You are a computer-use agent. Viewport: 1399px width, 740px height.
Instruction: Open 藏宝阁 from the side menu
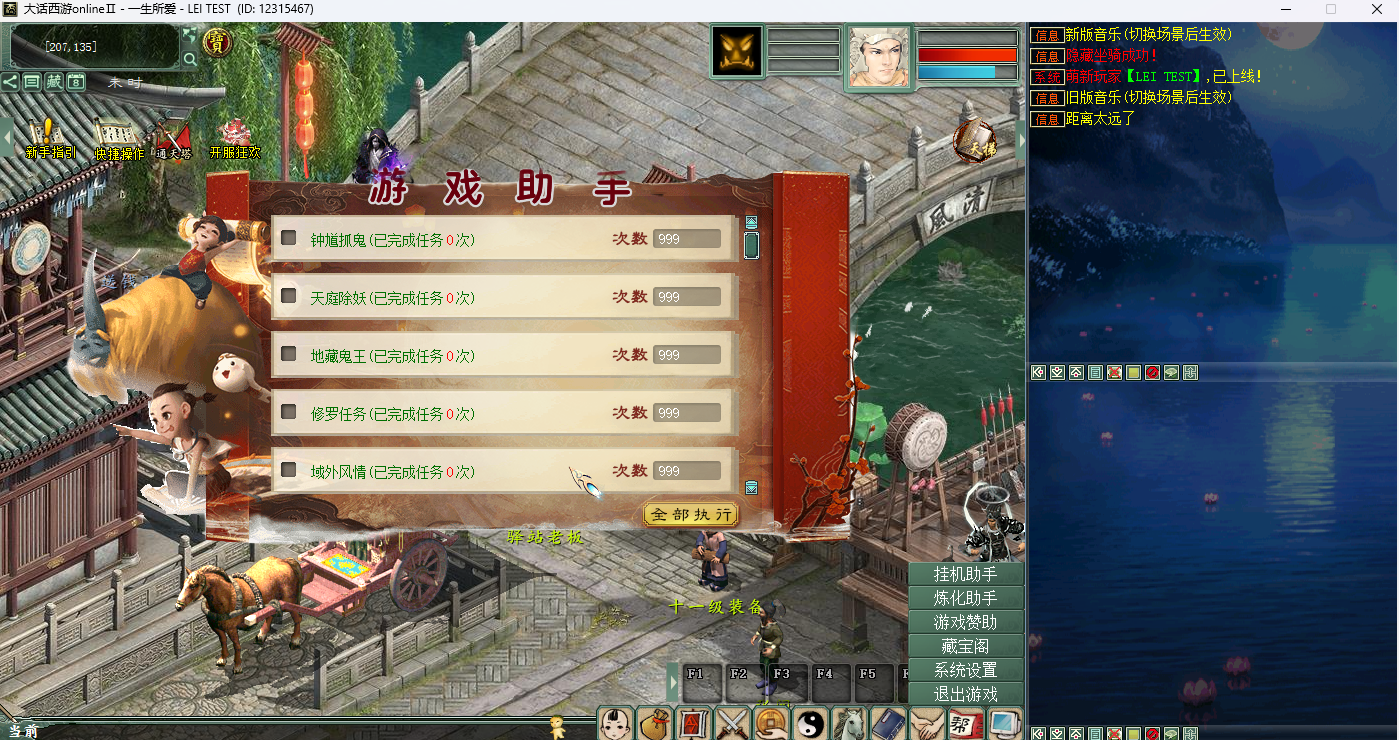point(965,646)
